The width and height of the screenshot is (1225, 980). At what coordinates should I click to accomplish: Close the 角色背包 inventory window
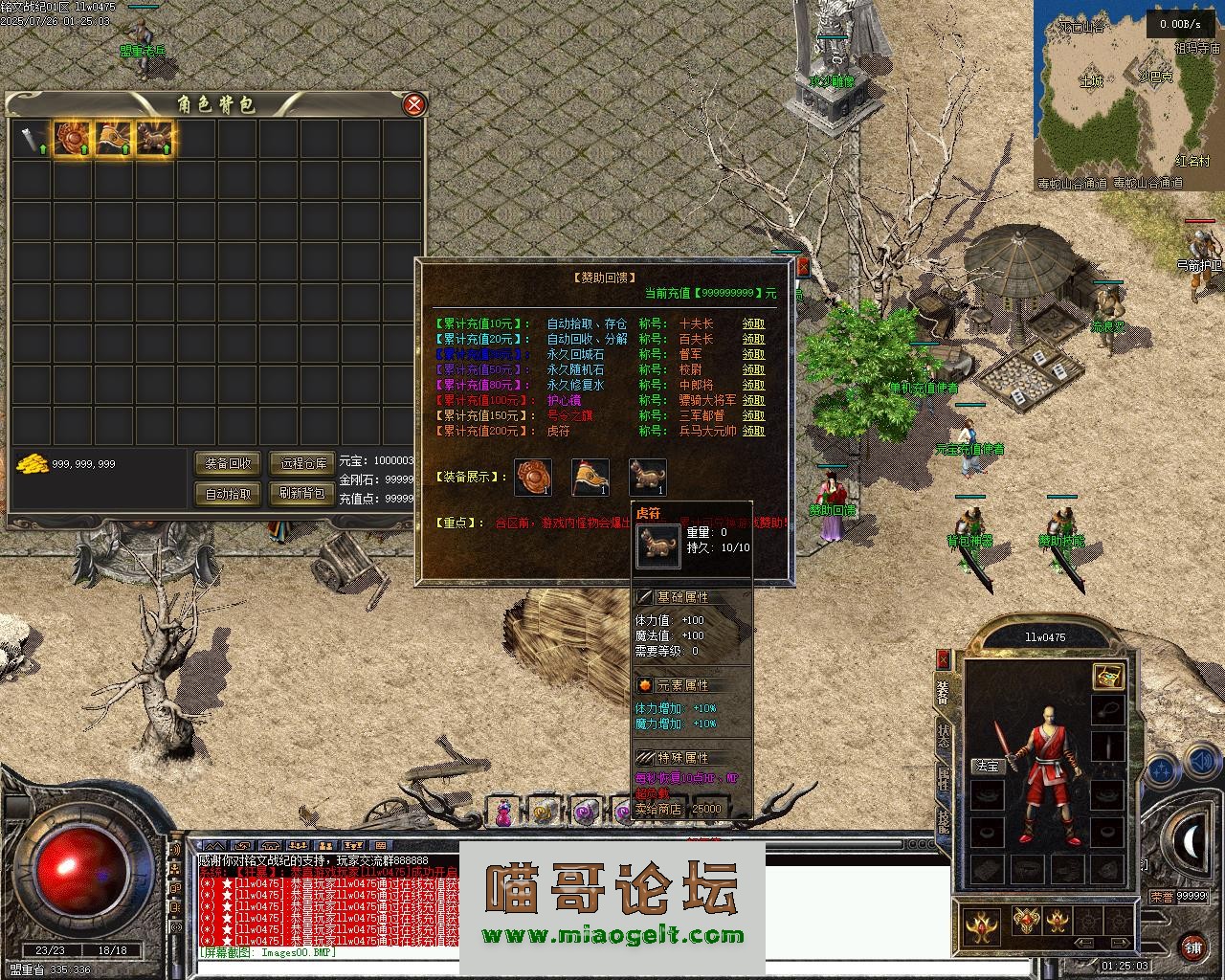click(413, 104)
